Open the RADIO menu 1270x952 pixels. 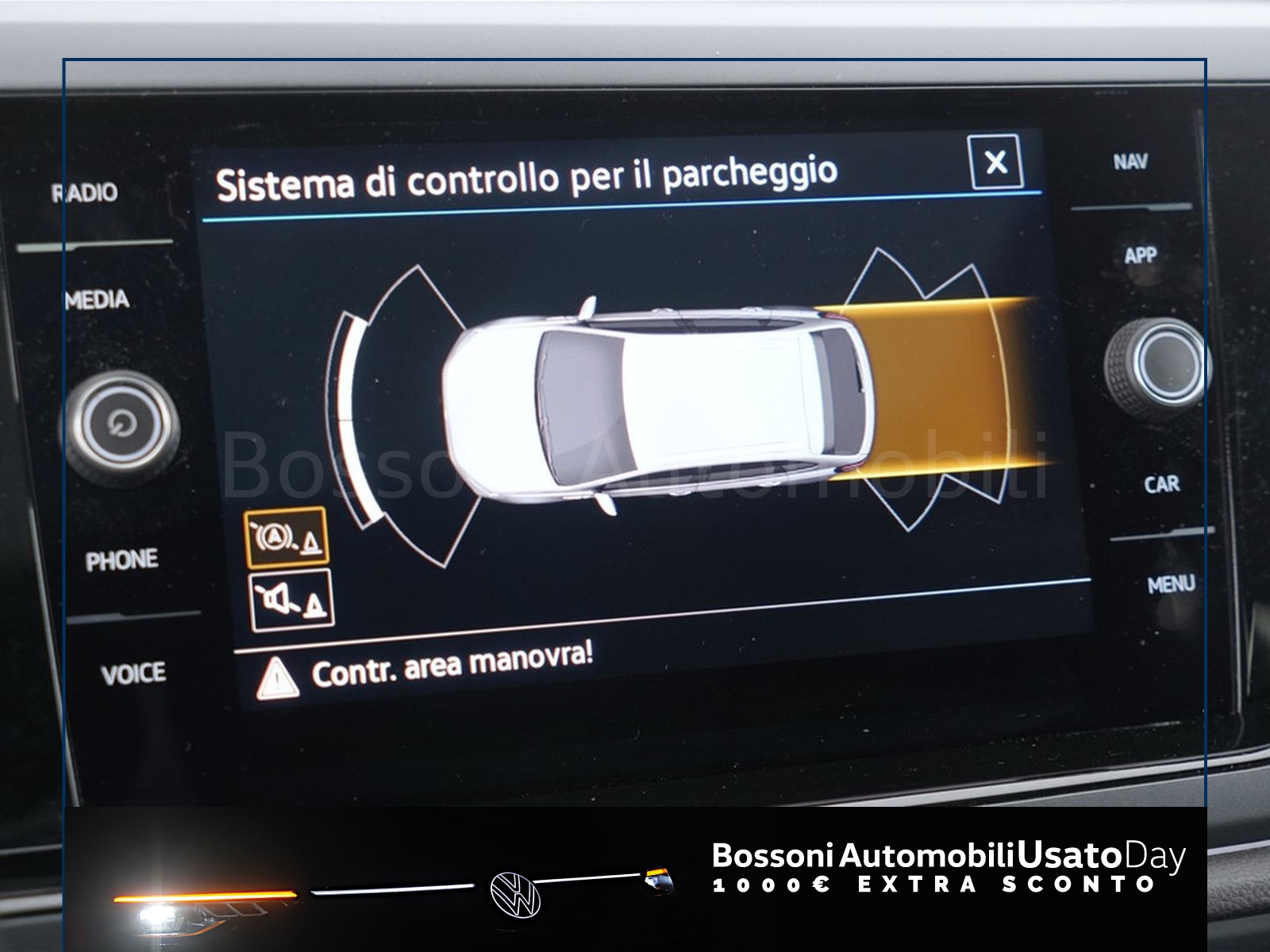point(85,192)
